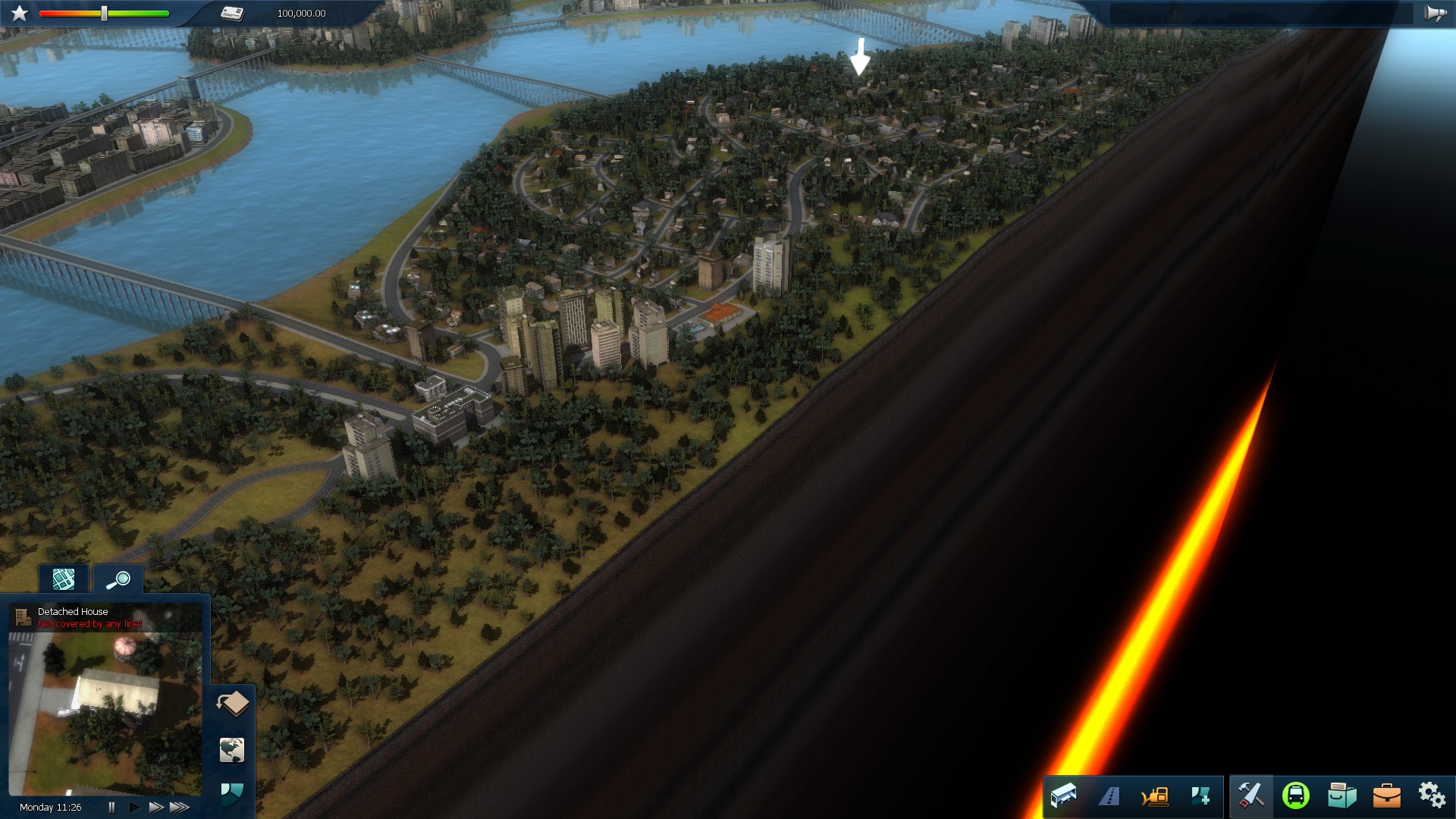The height and width of the screenshot is (819, 1456).
Task: Open the zone drawing tool
Action: click(x=1201, y=796)
